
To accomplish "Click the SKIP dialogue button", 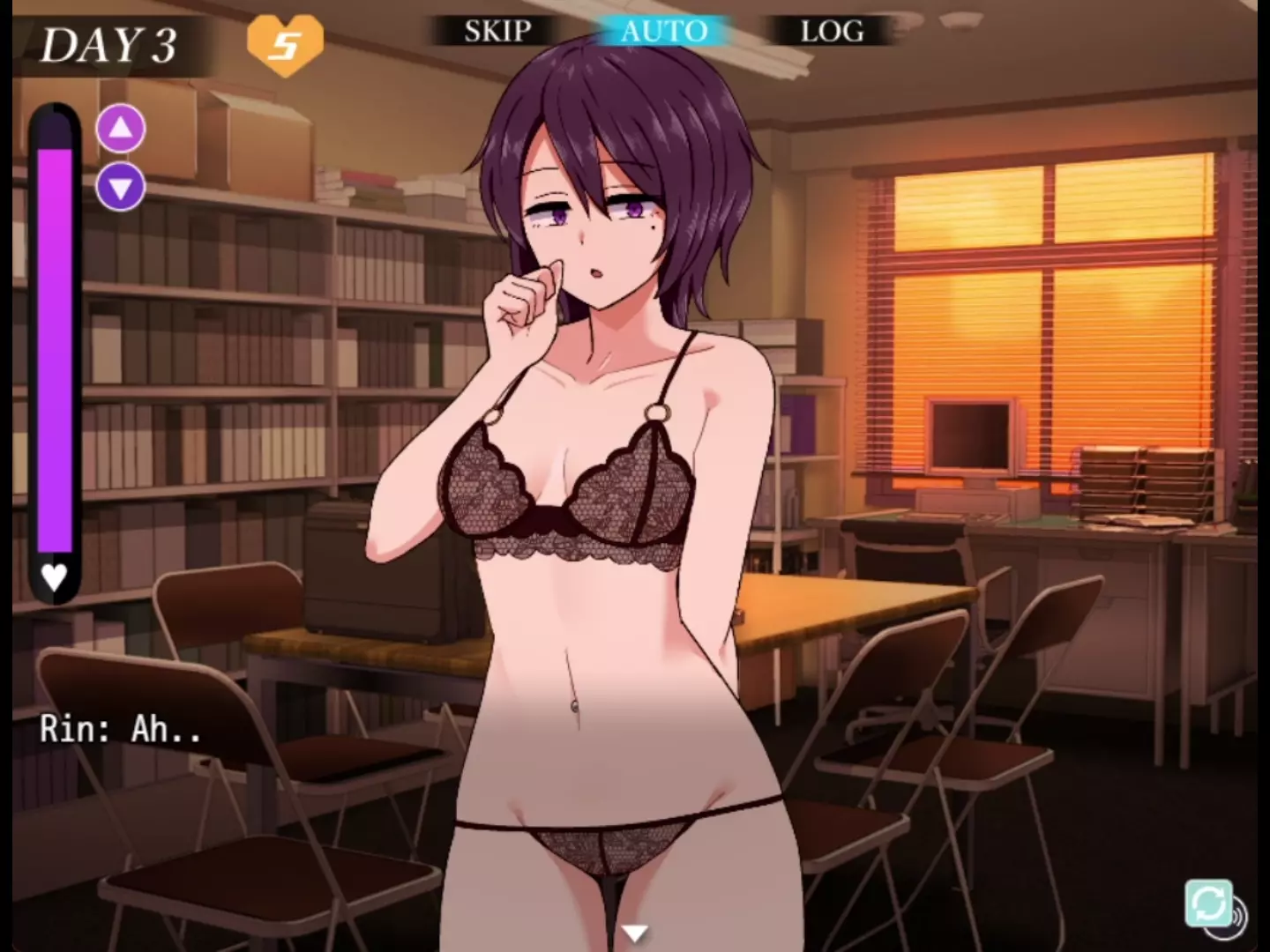I will click(x=497, y=32).
